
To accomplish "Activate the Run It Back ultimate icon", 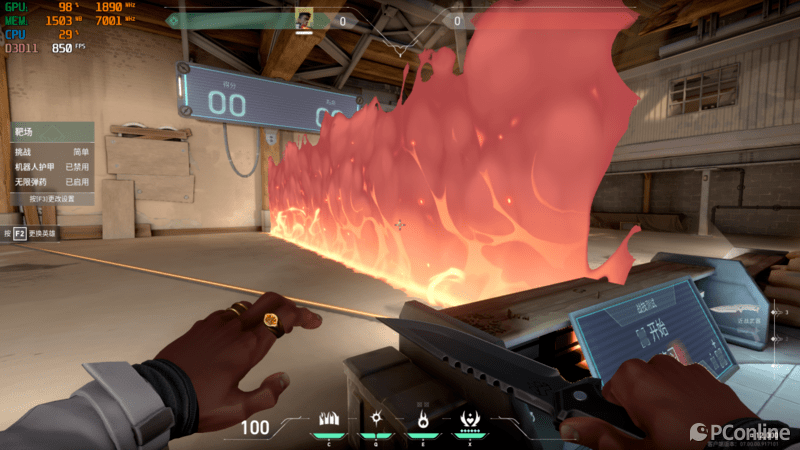I will [x=468, y=419].
